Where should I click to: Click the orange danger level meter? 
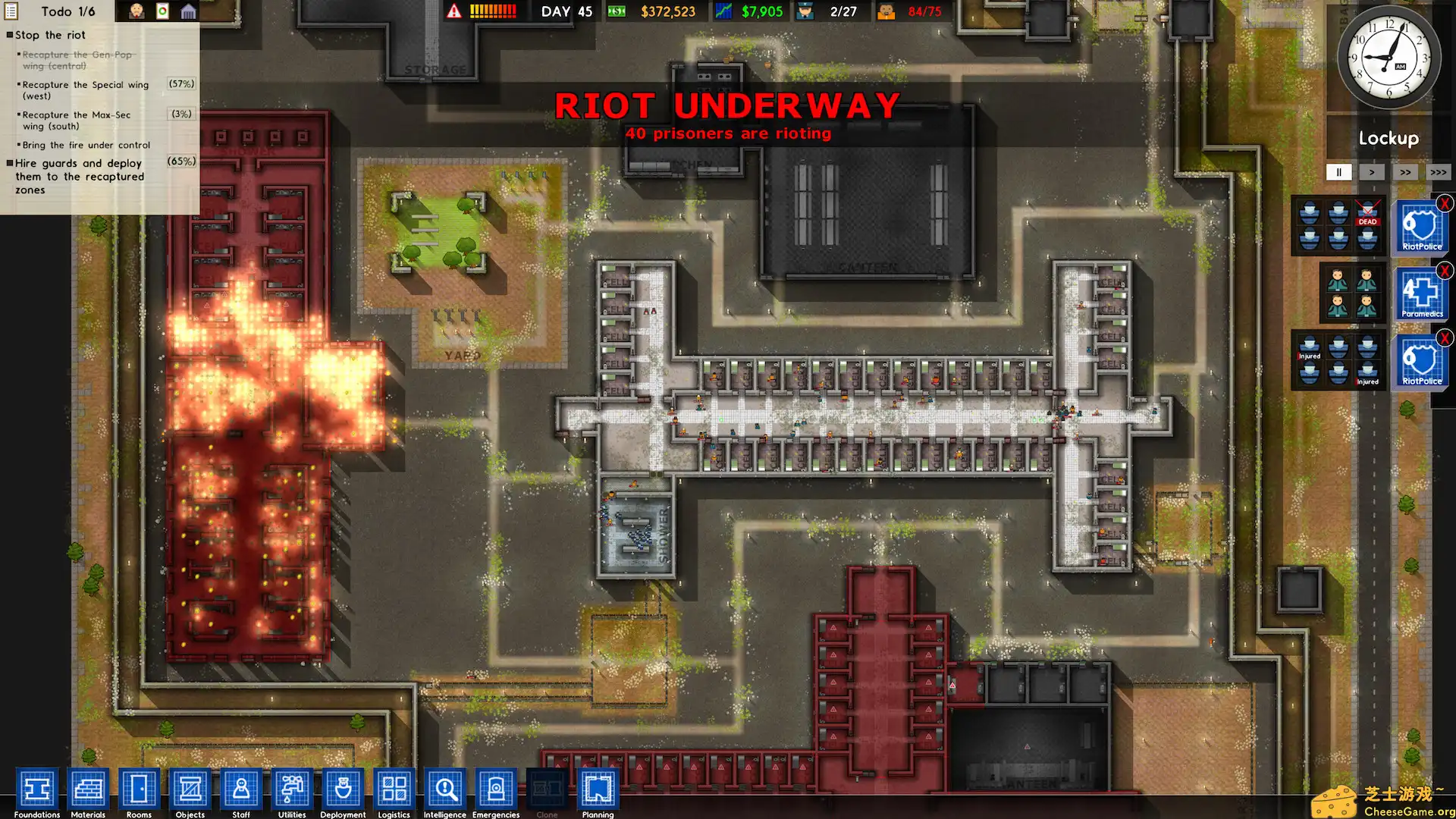coord(491,11)
